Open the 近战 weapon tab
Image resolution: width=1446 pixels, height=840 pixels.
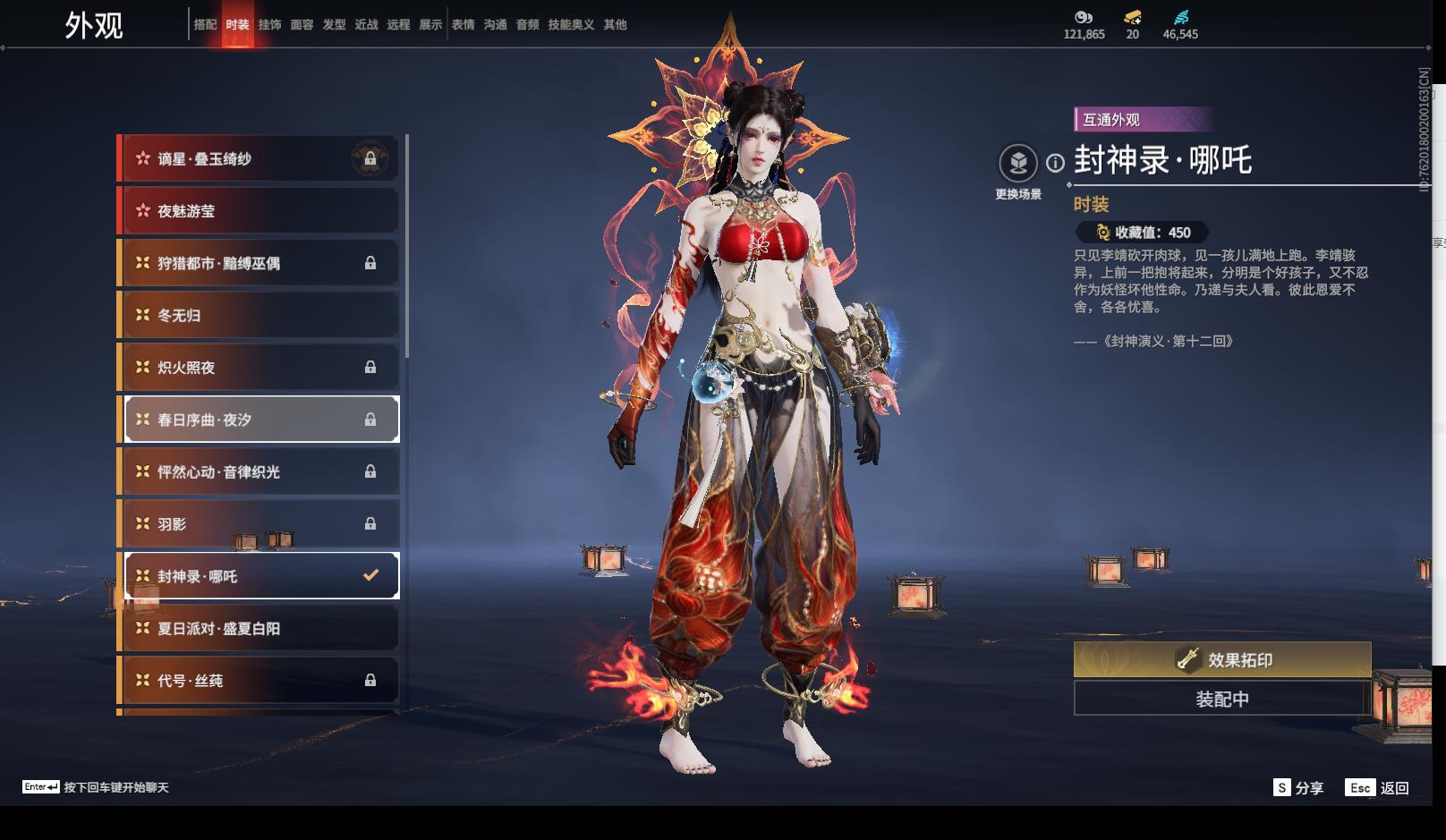click(x=366, y=24)
